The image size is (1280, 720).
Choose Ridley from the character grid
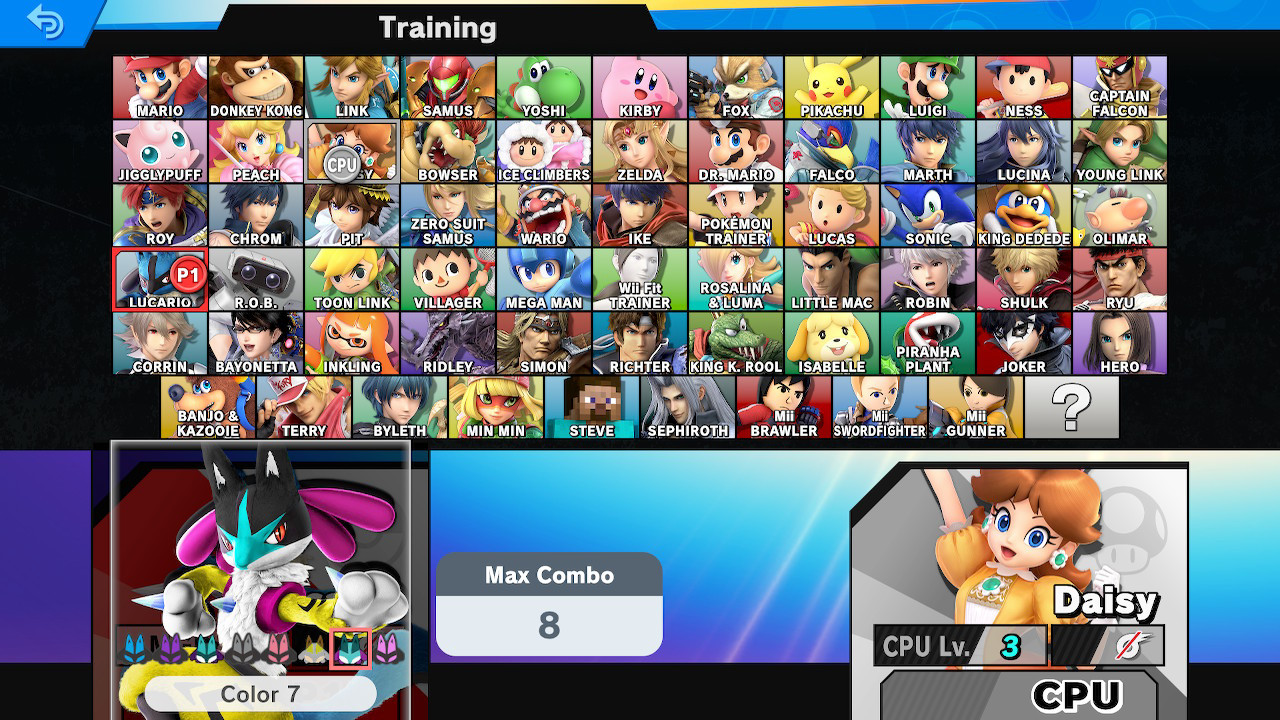(x=448, y=342)
